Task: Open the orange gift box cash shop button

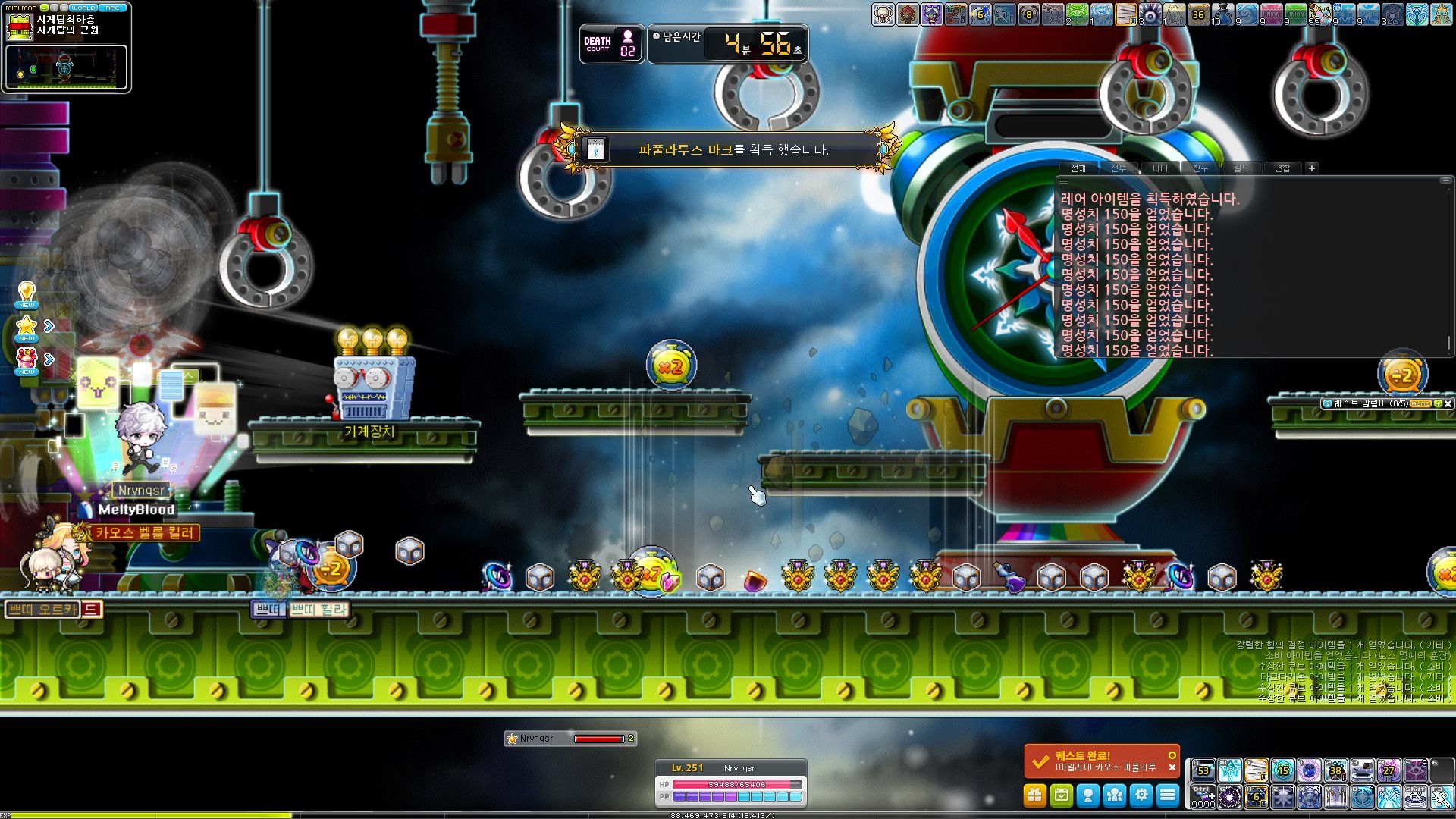Action: 1034,795
